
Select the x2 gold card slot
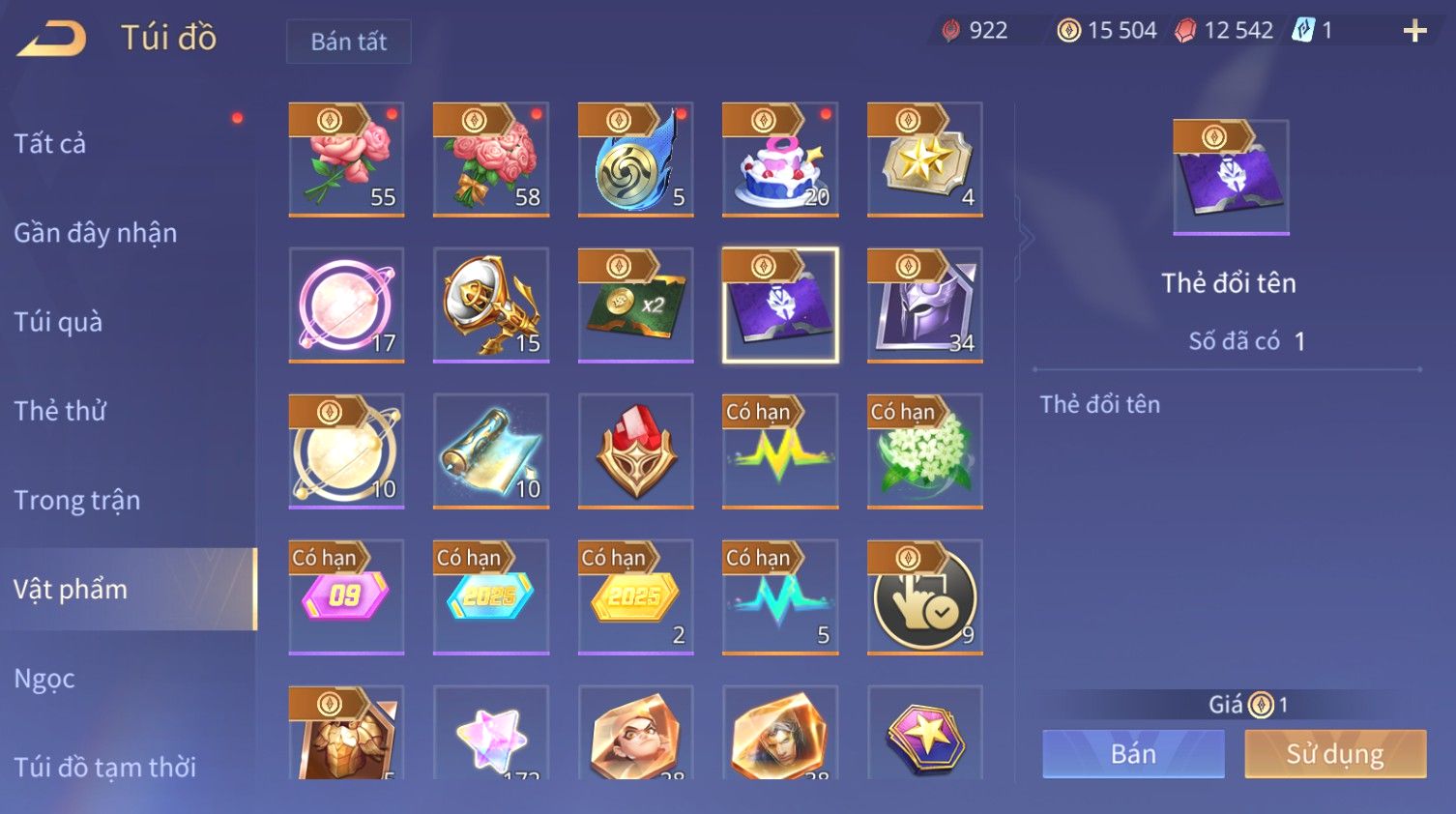tap(635, 305)
